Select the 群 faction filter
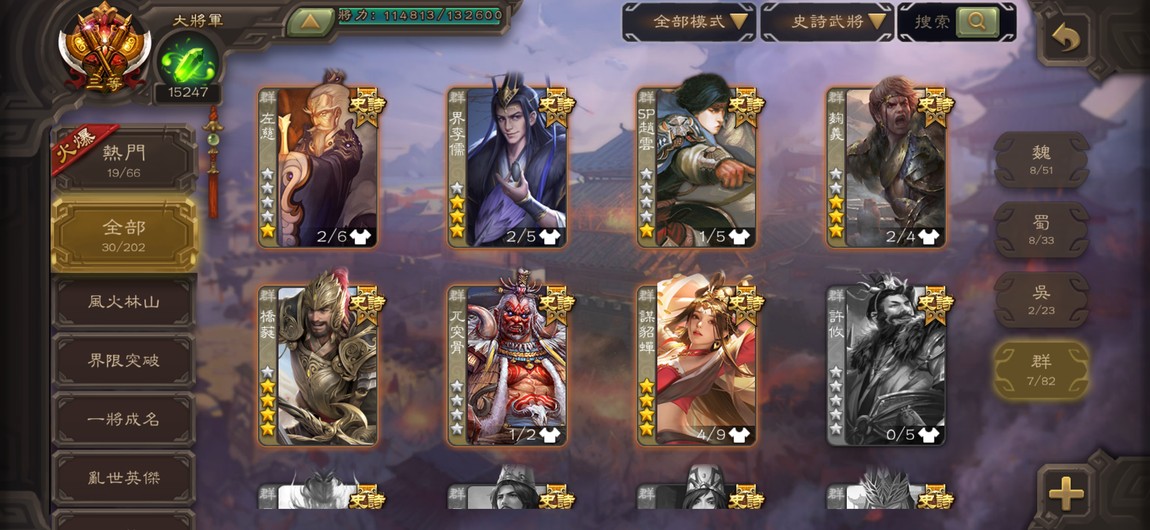The image size is (1150, 530). click(x=1041, y=369)
